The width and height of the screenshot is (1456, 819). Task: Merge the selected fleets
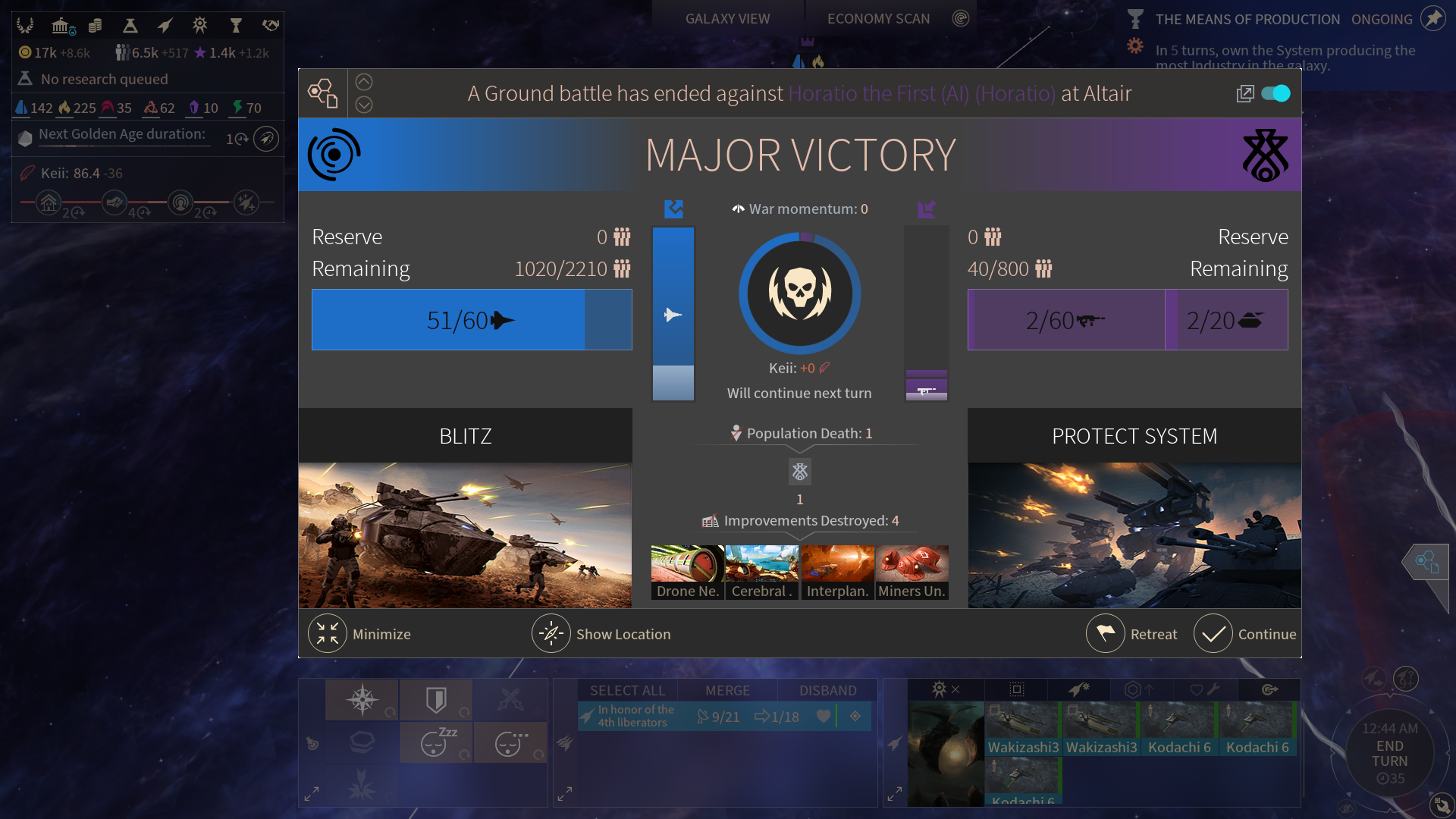pos(727,690)
